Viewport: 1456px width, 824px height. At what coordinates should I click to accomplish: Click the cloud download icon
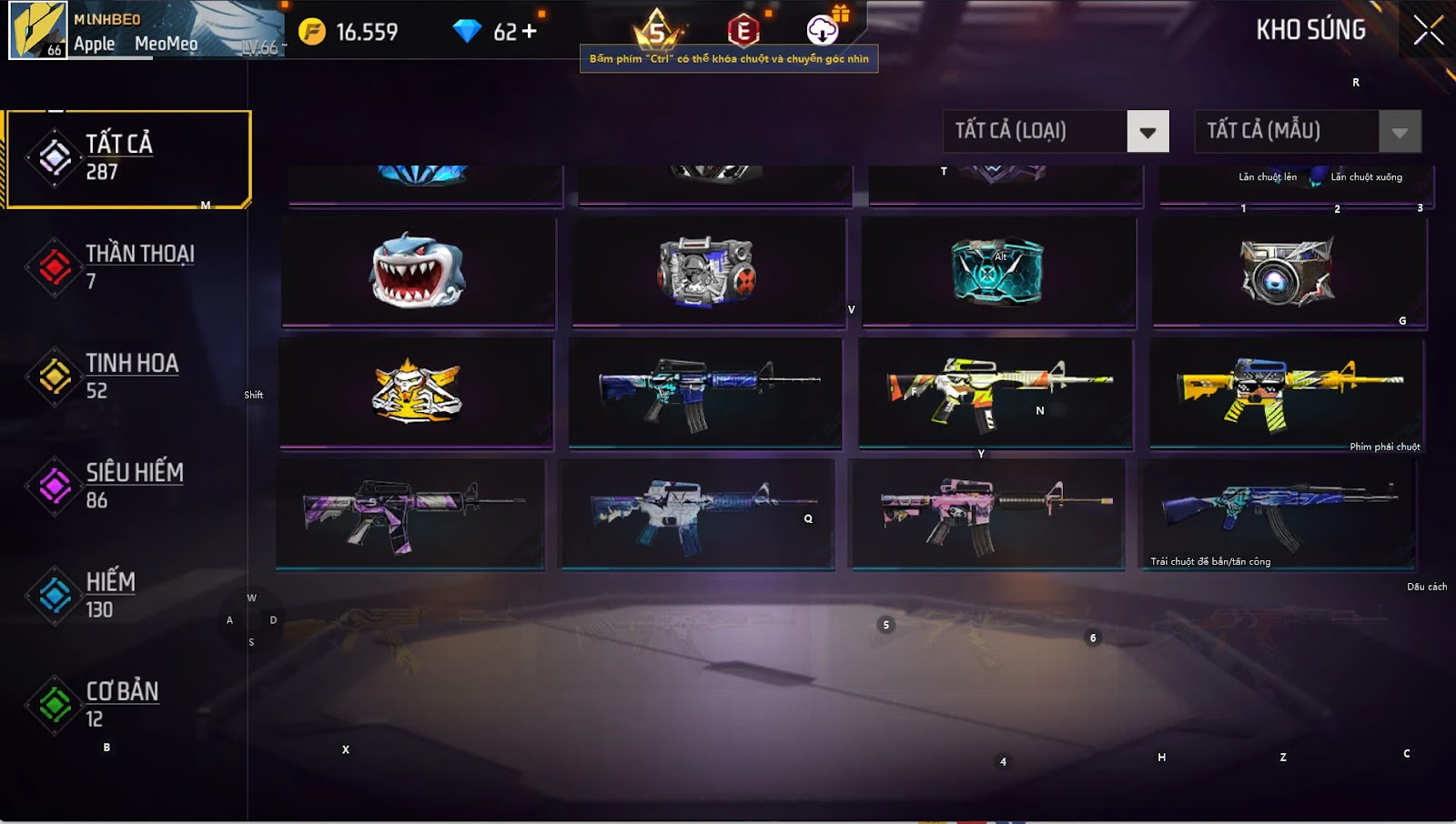click(x=823, y=30)
